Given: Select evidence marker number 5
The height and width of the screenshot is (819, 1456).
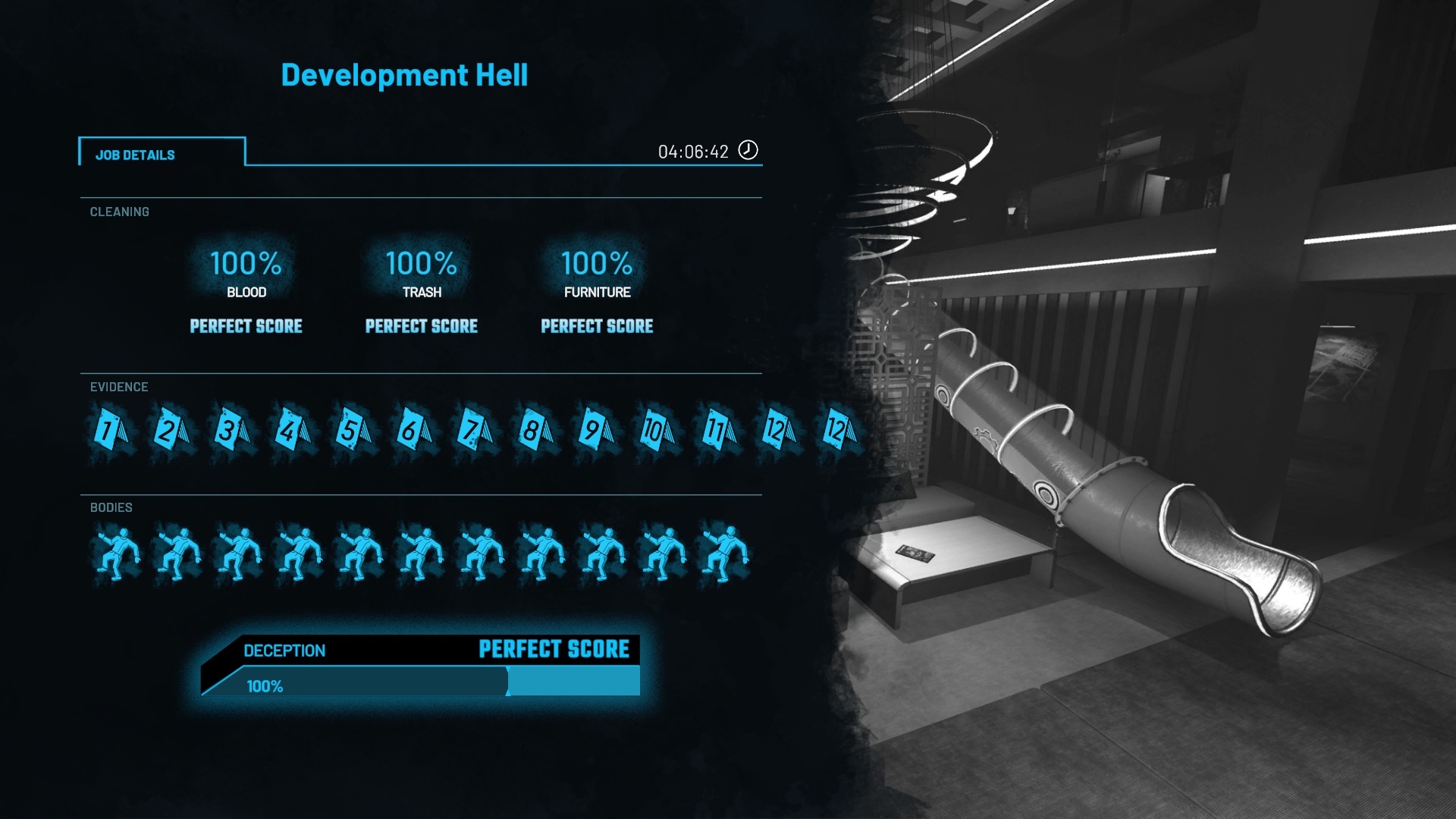Looking at the screenshot, I should point(353,431).
